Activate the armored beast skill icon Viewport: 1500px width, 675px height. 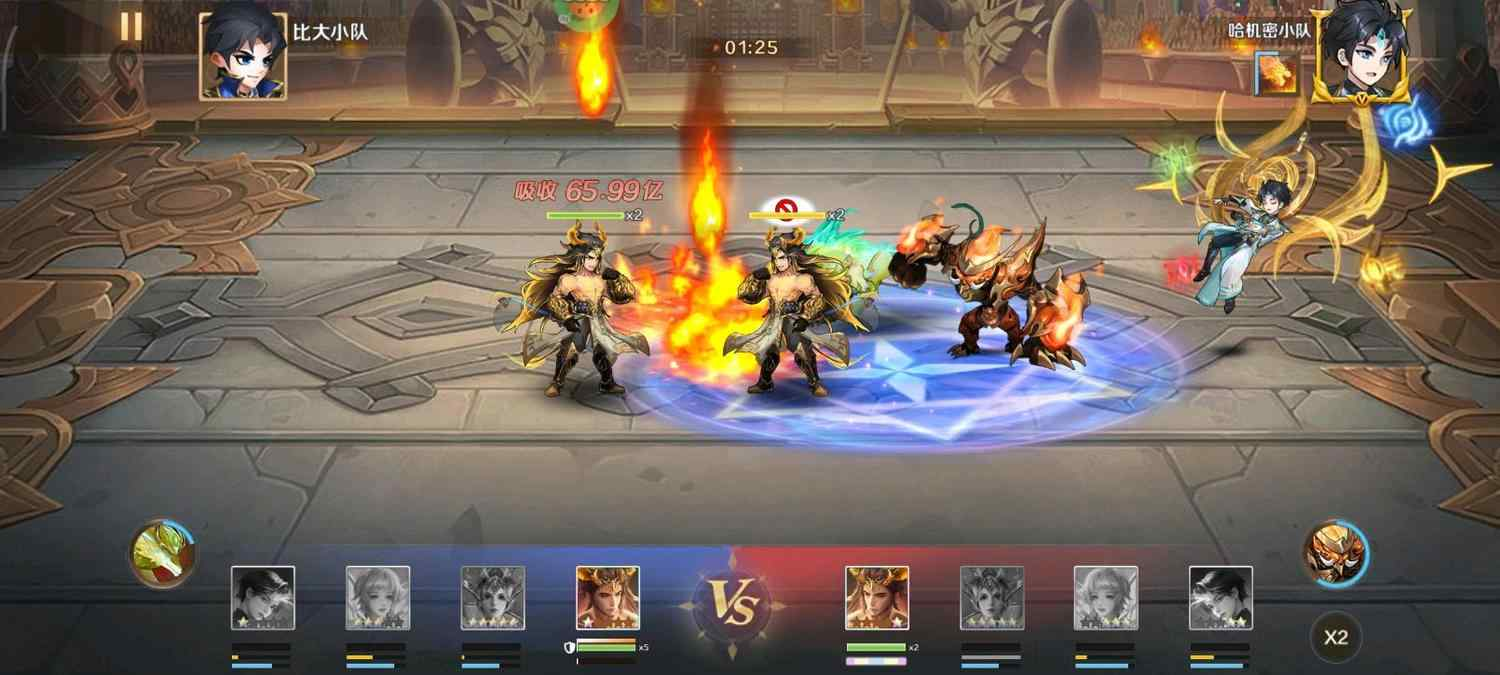tap(1336, 553)
